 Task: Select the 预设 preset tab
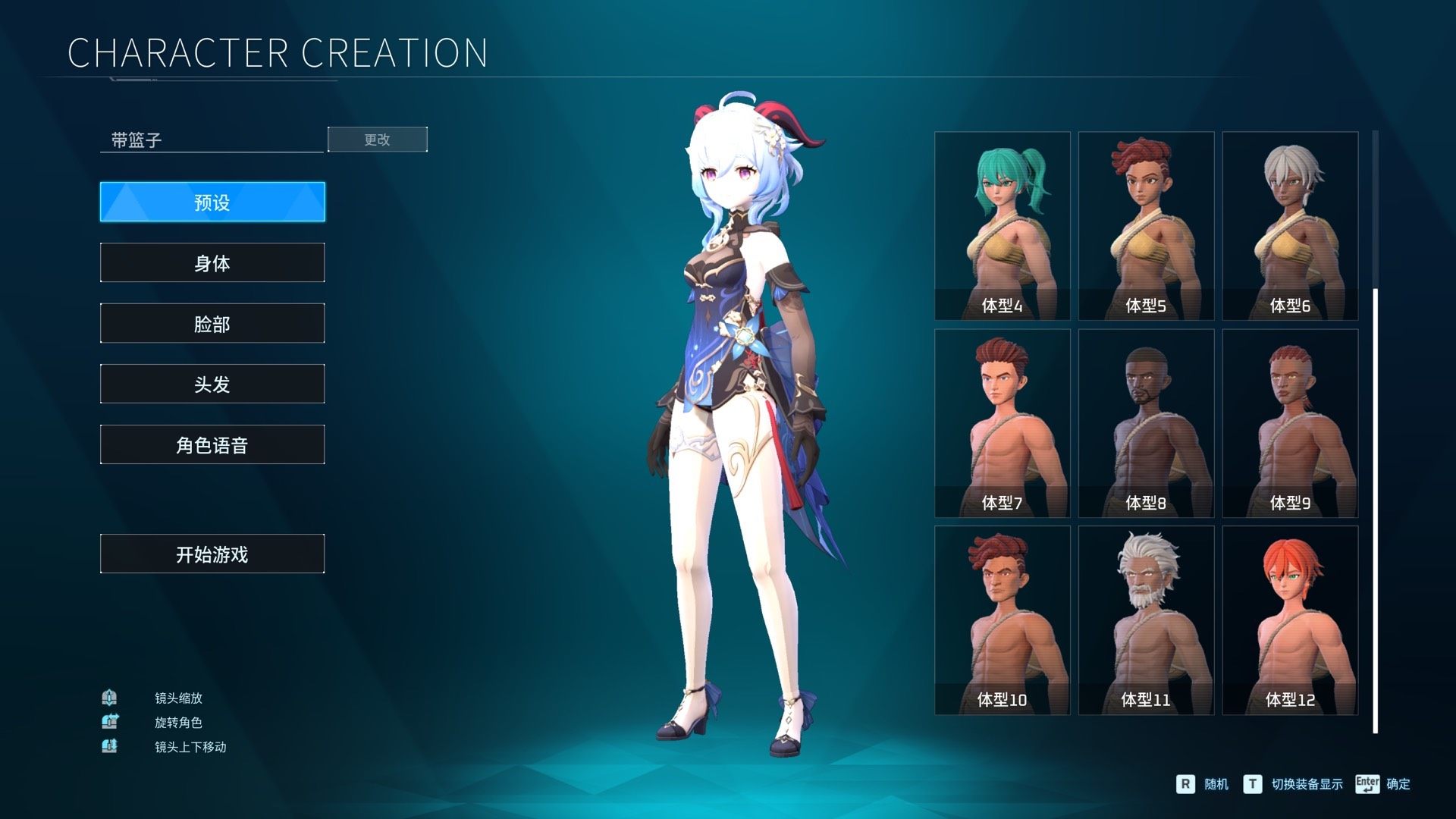click(212, 202)
